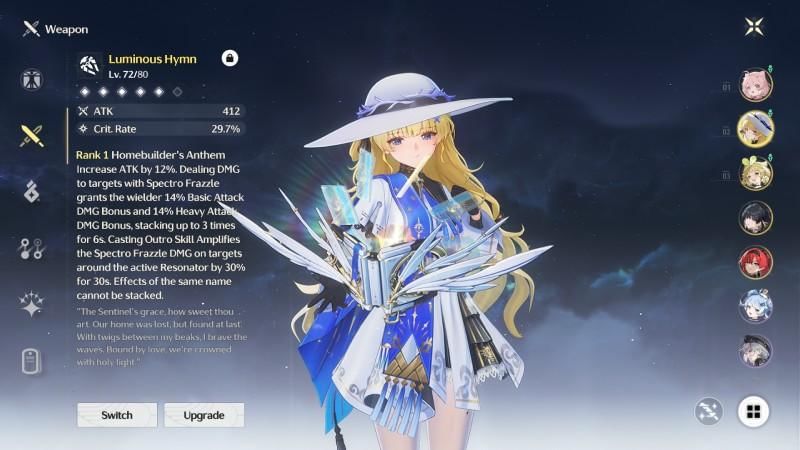Open the weapon Upgrade screen
The width and height of the screenshot is (800, 450).
(204, 415)
